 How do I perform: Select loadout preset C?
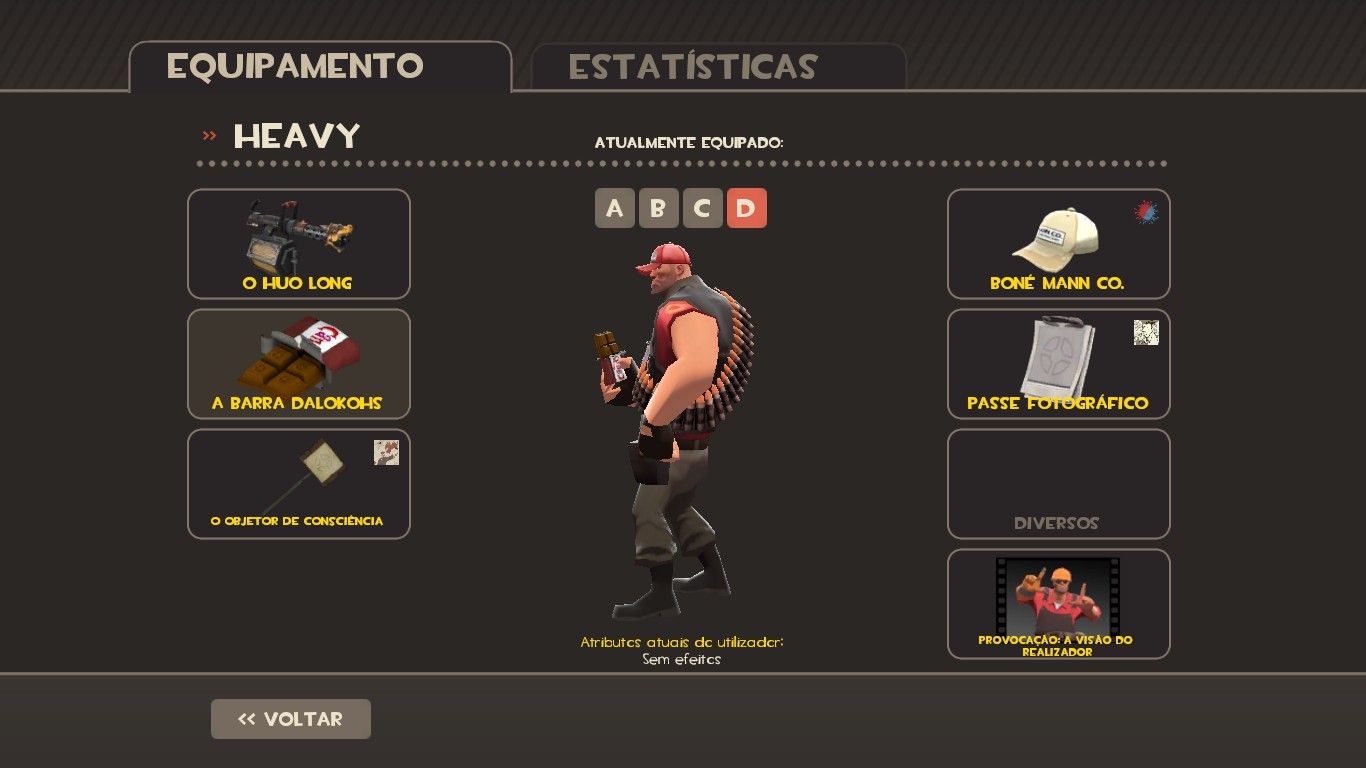[703, 208]
